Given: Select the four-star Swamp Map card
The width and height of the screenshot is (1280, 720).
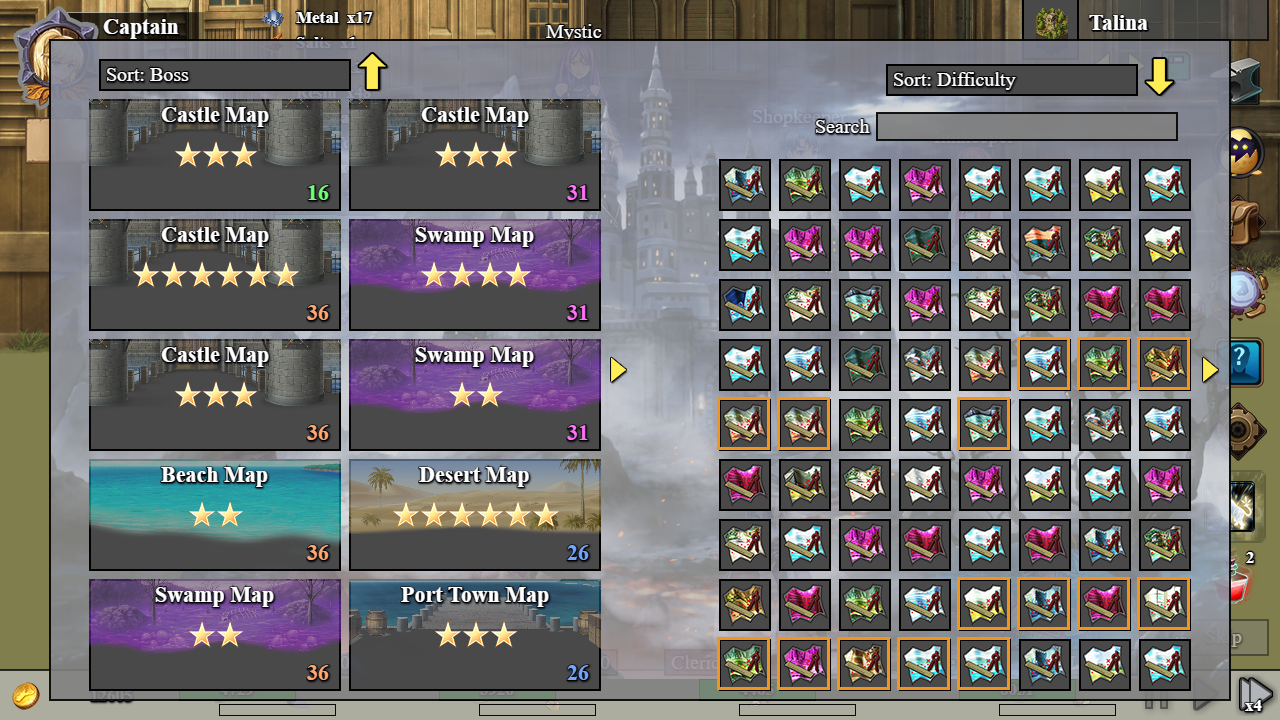Looking at the screenshot, I should click(475, 274).
